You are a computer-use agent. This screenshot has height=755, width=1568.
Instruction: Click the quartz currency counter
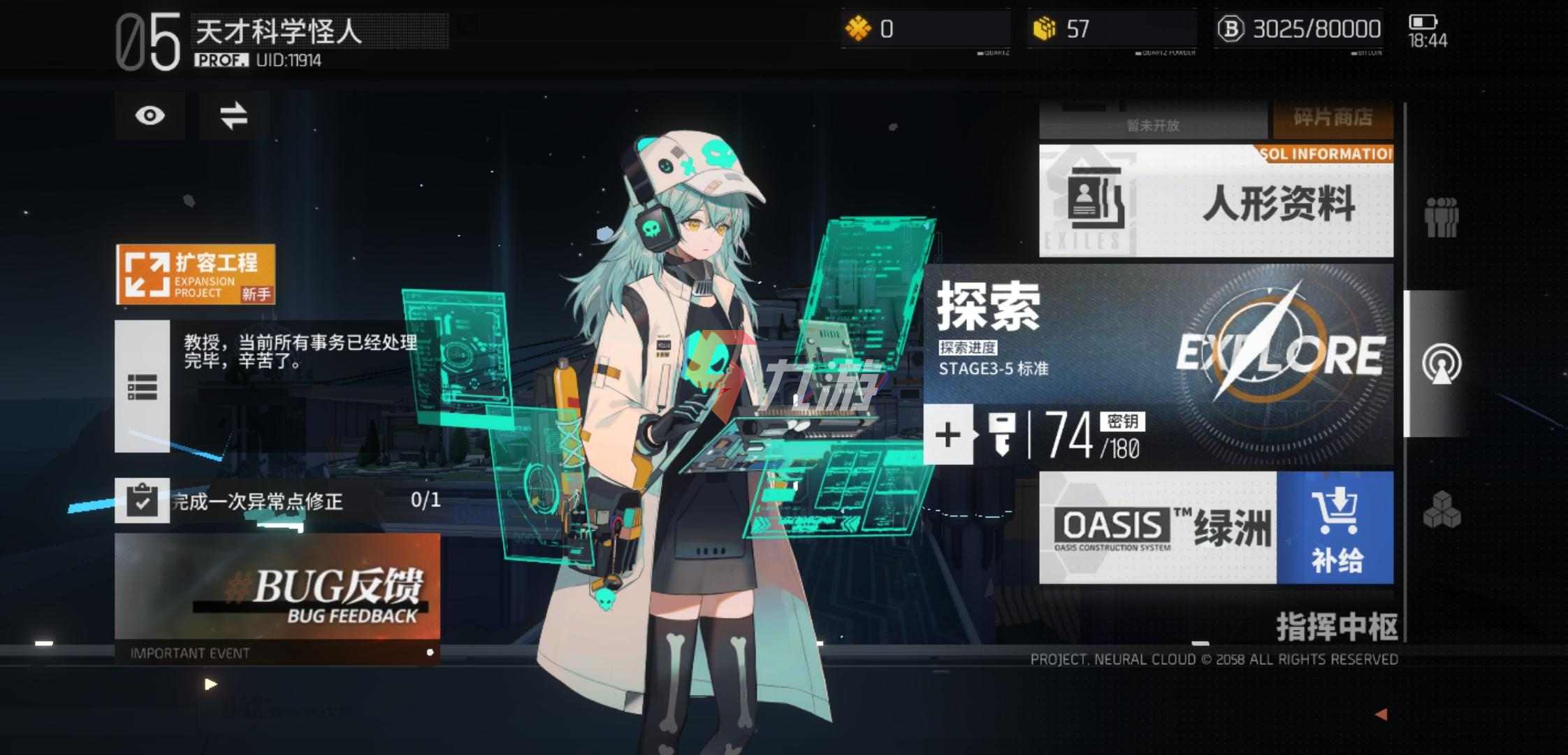tap(925, 29)
